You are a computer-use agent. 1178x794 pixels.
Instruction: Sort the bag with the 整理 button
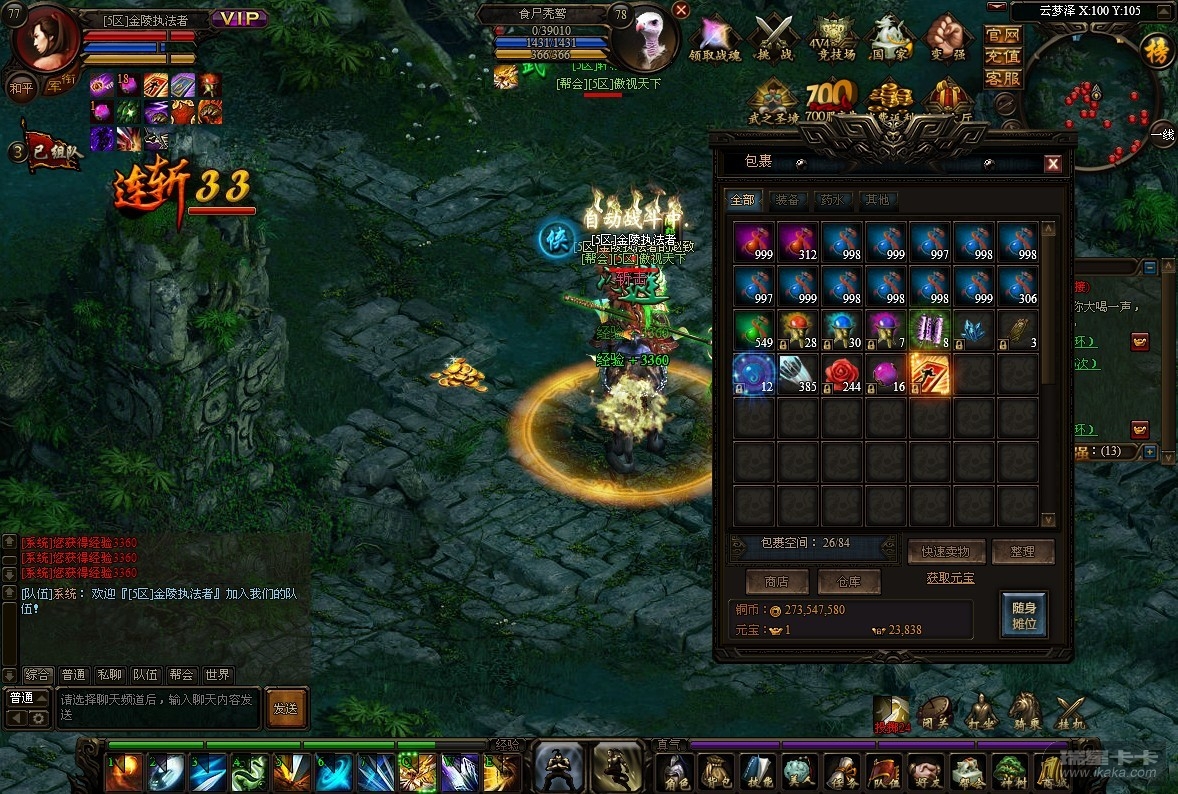tap(1022, 551)
